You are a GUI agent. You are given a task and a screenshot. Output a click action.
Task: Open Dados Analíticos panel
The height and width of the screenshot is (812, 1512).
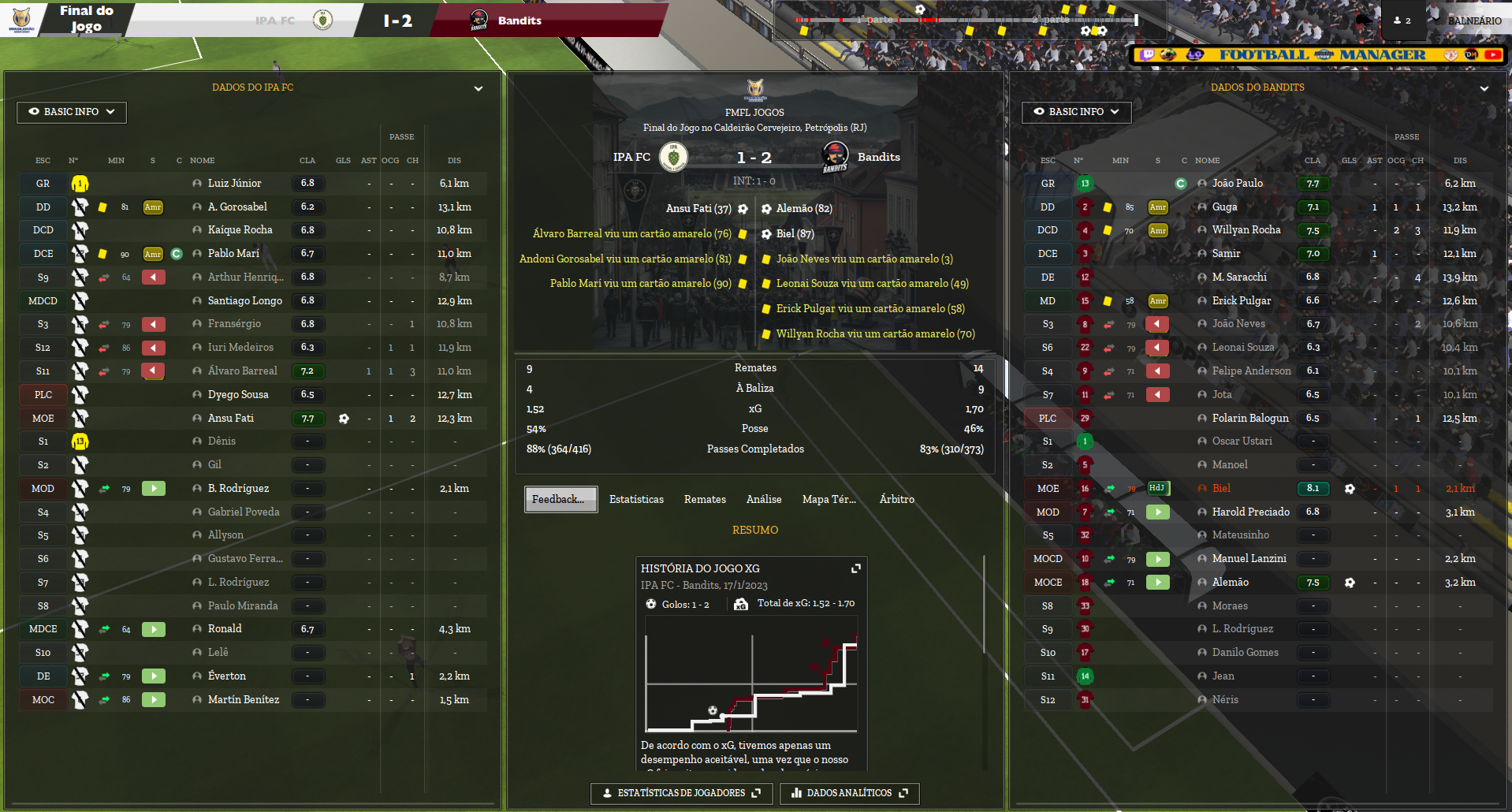click(849, 793)
